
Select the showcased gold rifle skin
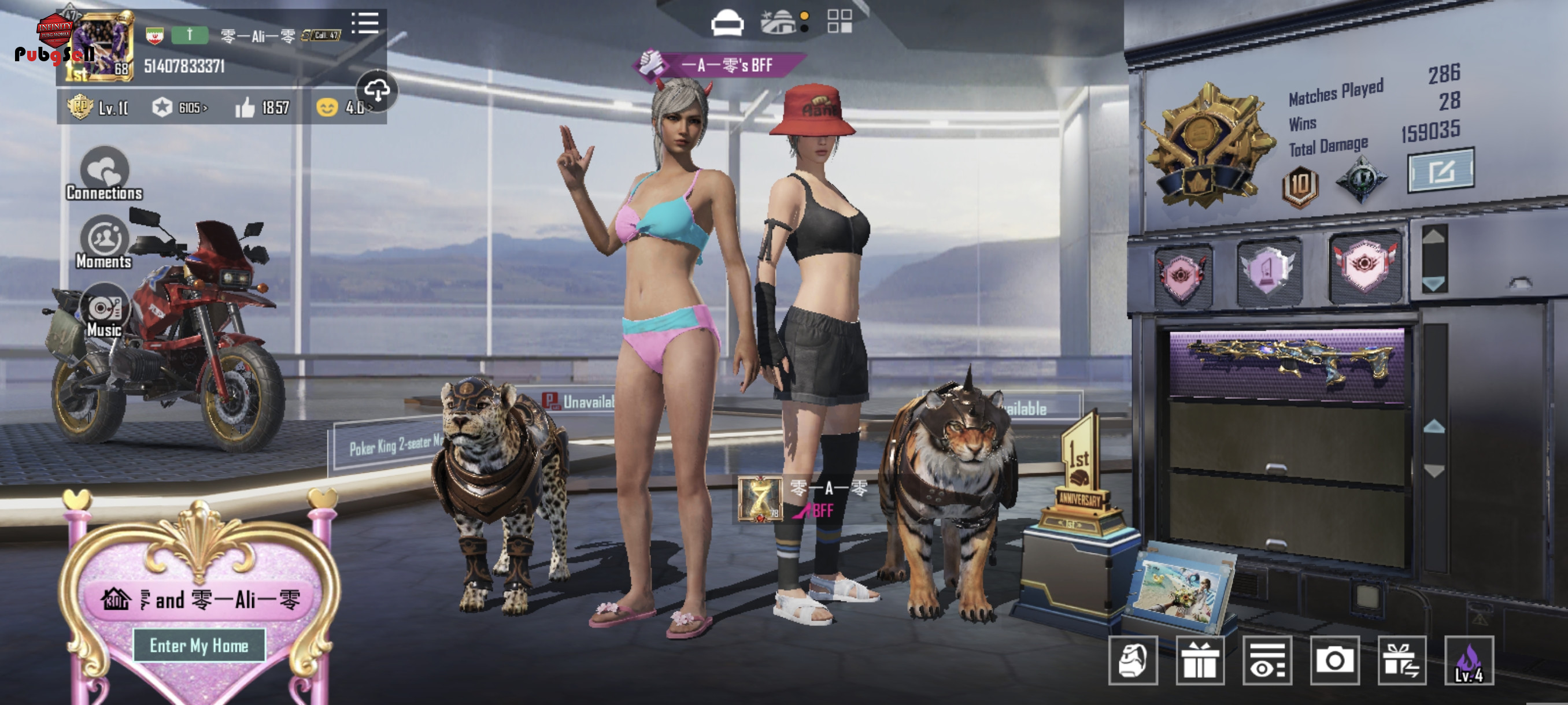pos(1287,363)
